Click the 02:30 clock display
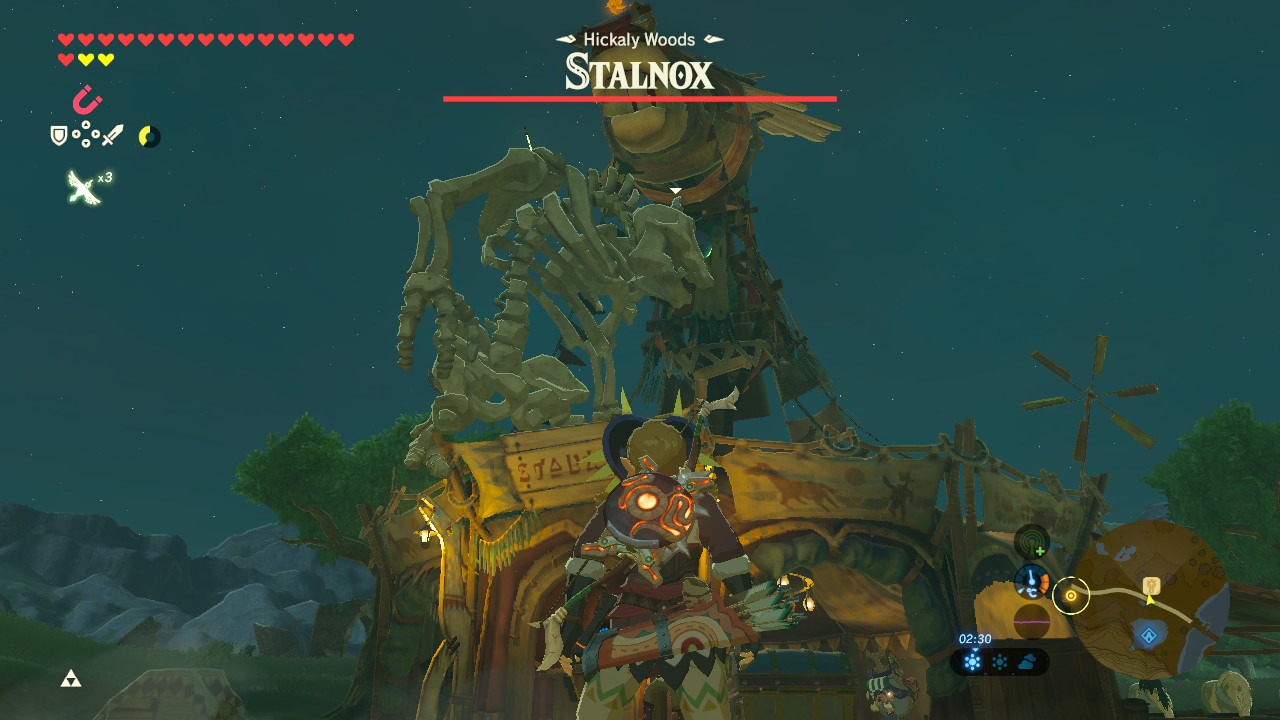Viewport: 1280px width, 720px height. click(974, 638)
